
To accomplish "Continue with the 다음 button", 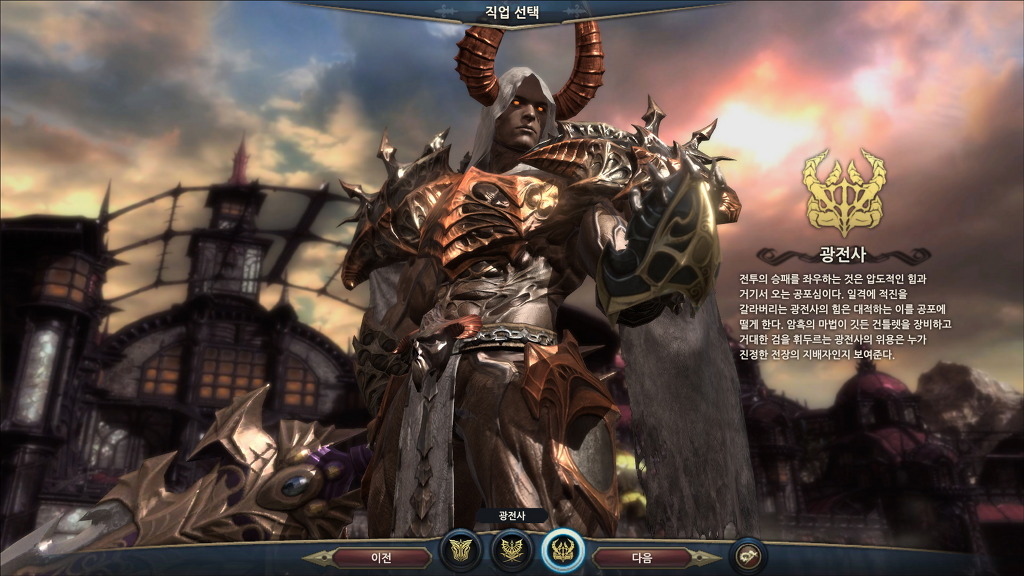I will click(x=642, y=556).
